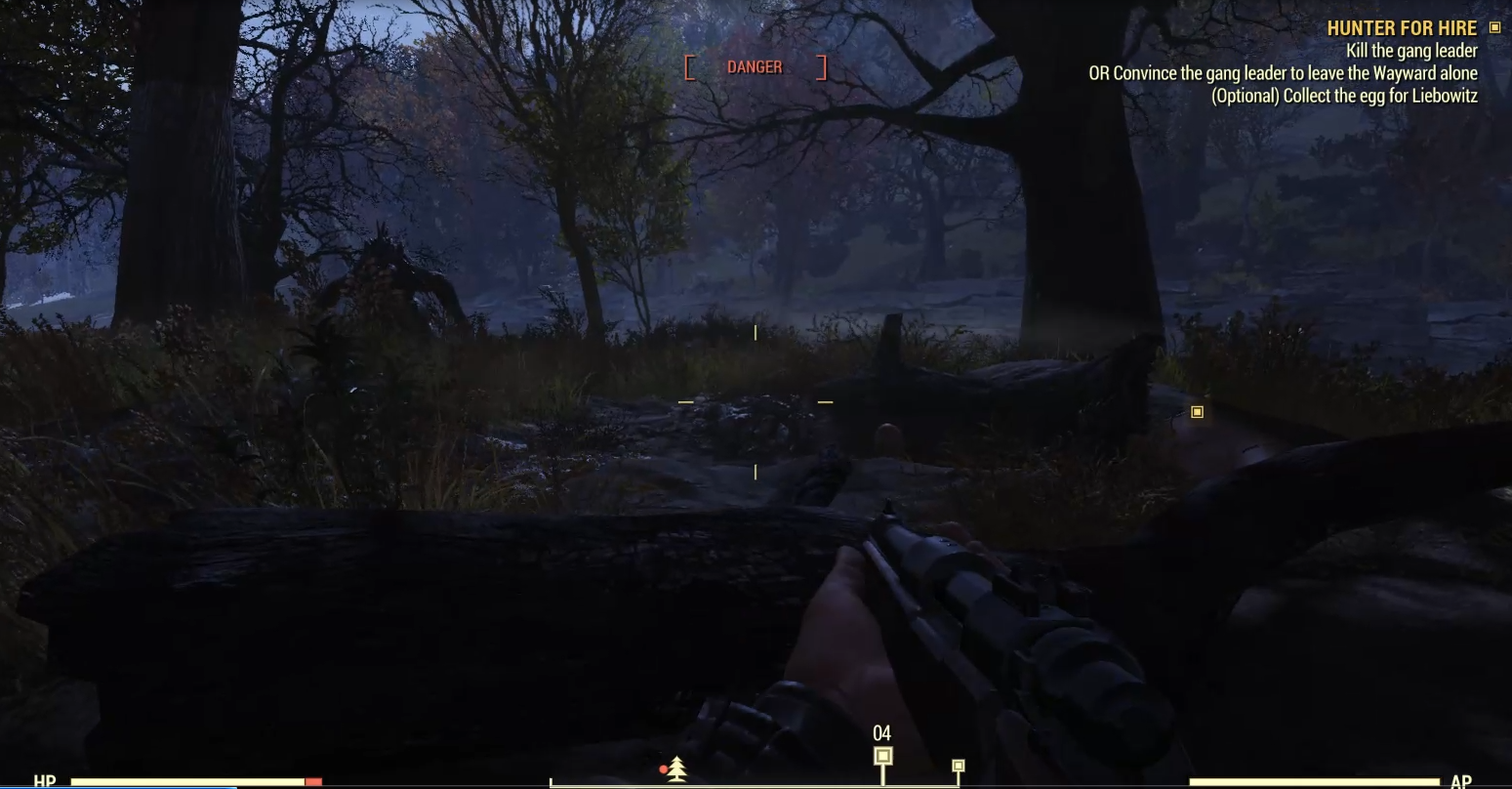The height and width of the screenshot is (789, 1512).
Task: Click the red enemy dot on the compass
Action: 665,768
